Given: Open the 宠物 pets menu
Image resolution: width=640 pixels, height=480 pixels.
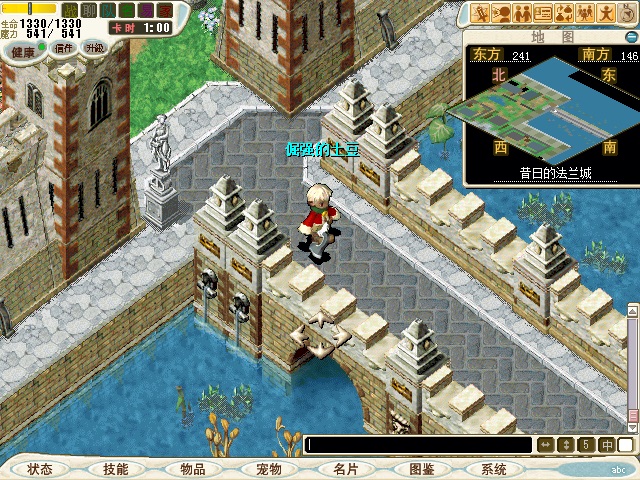Looking at the screenshot, I should 268,469.
